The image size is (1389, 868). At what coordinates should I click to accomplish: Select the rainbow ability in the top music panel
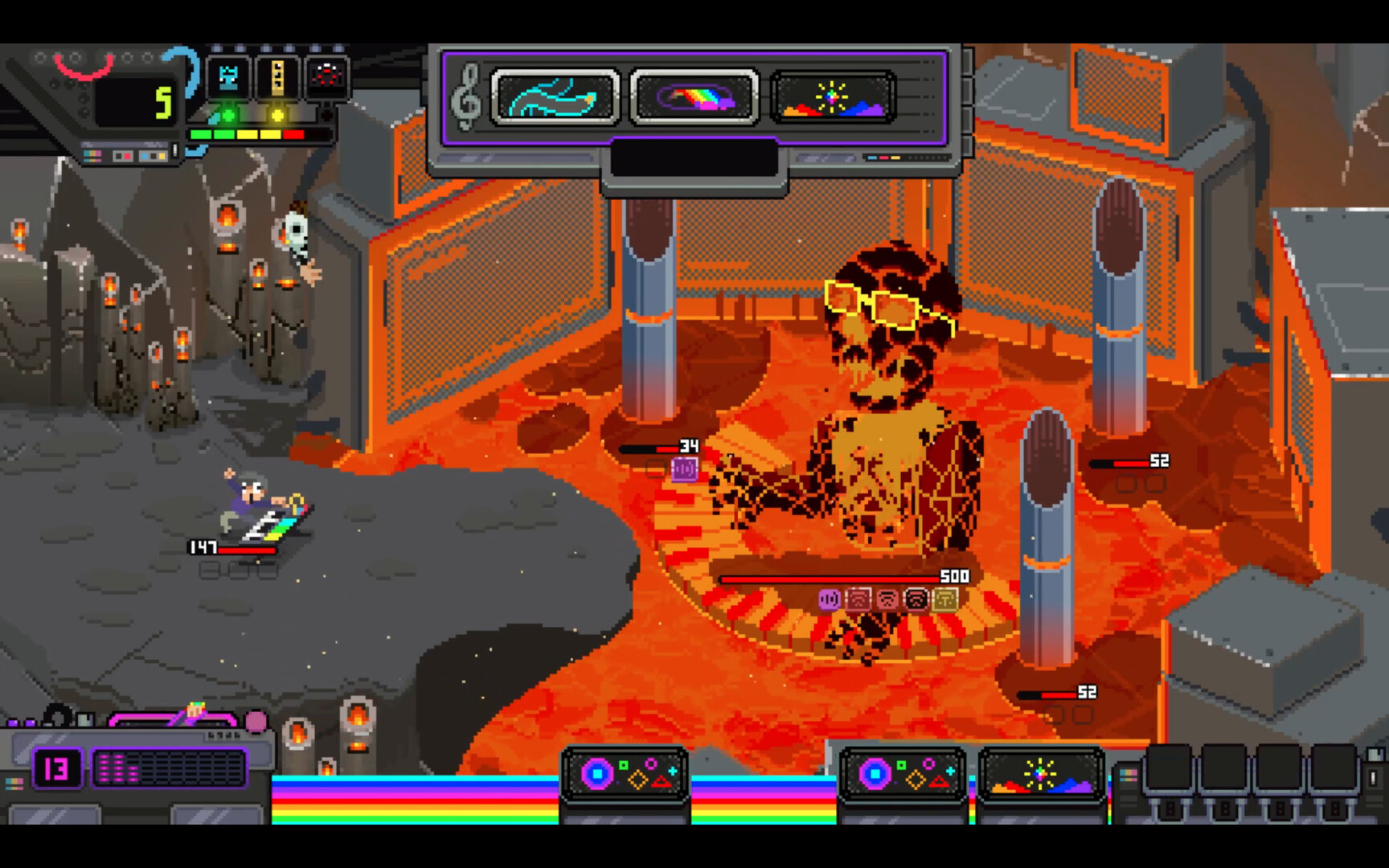click(x=695, y=97)
